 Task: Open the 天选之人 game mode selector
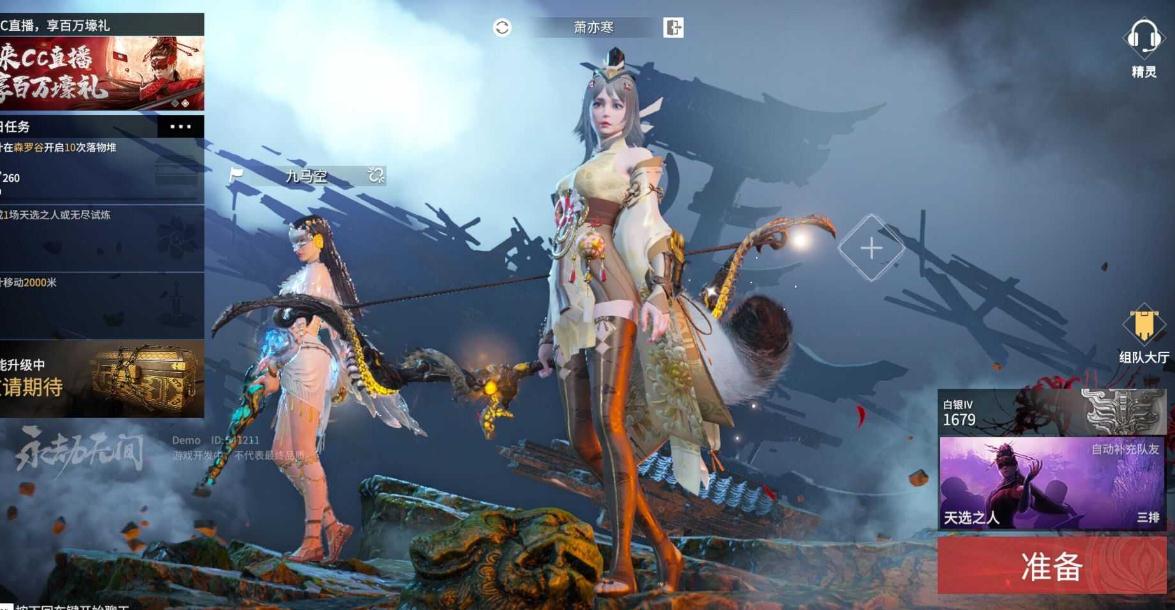point(1051,483)
